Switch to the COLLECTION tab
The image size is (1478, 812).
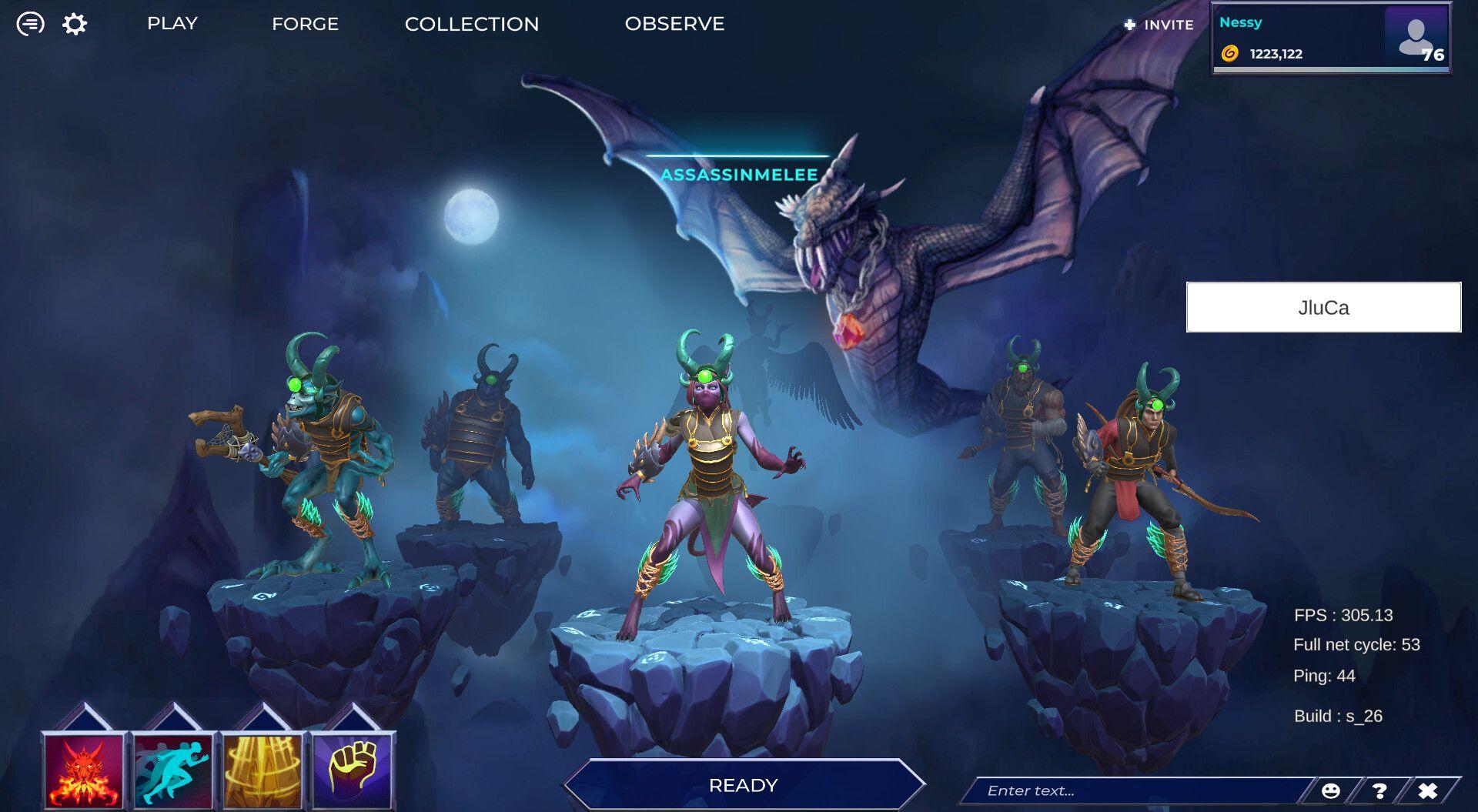(x=472, y=24)
